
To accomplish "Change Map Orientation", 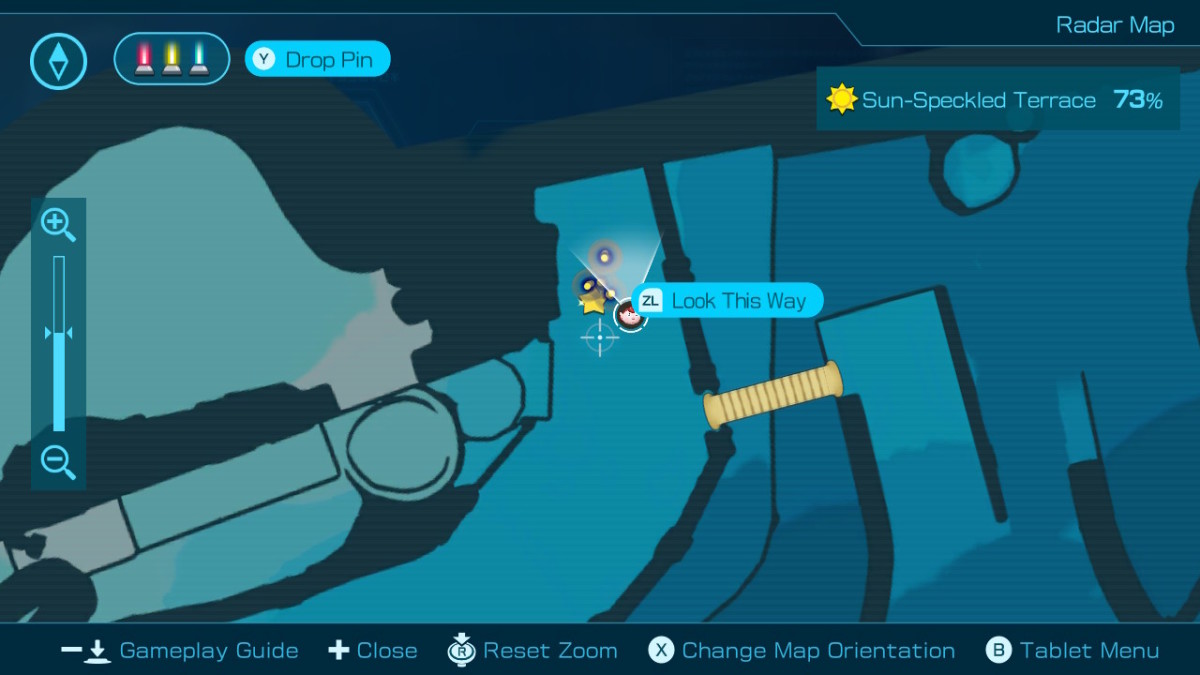I will 802,651.
